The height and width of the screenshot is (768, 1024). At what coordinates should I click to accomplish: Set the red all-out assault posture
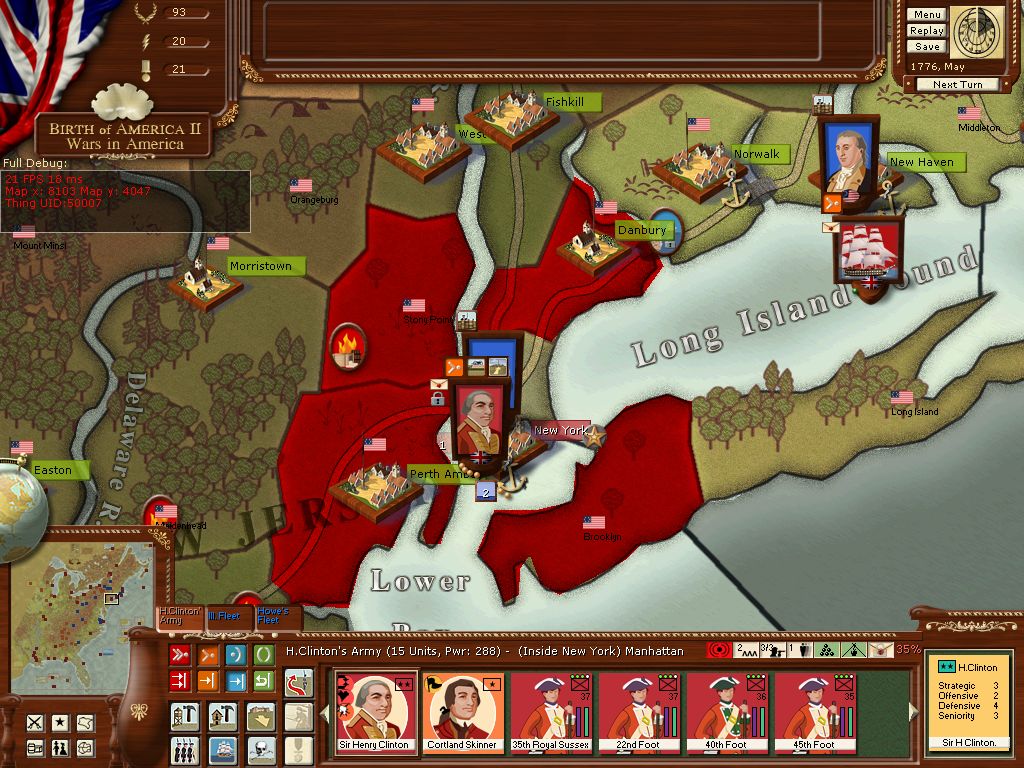click(181, 655)
